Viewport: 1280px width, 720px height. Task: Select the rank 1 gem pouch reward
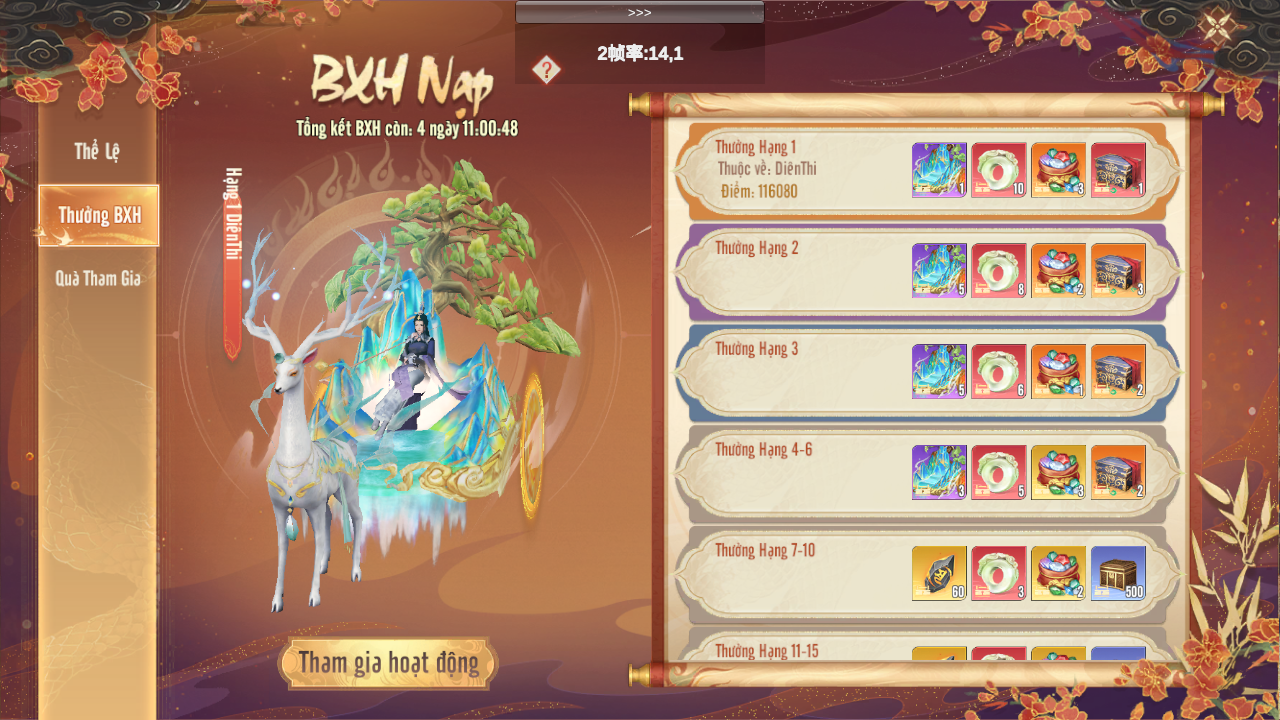[x=1059, y=170]
